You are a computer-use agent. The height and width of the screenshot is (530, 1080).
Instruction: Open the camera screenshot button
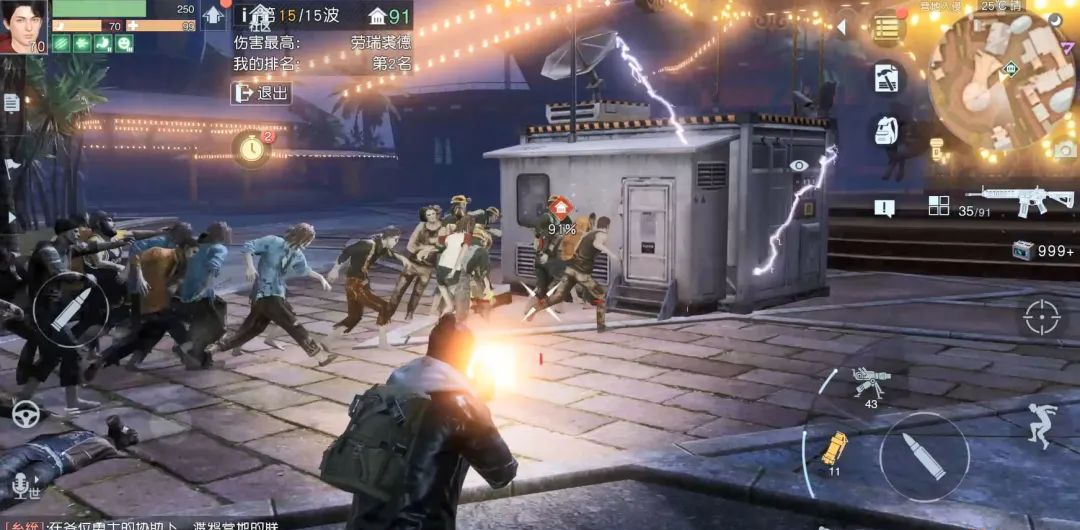[1064, 149]
